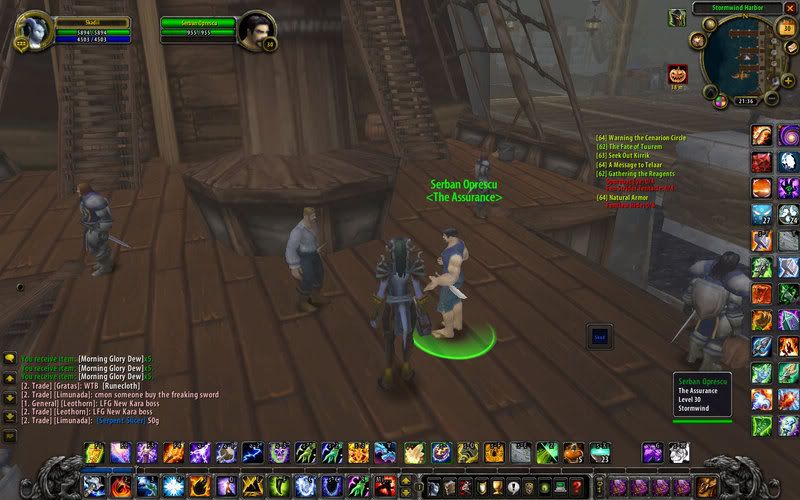Viewport: 800px width, 500px height.
Task: Click the Morning Glory Dew item link
Action: [111, 358]
